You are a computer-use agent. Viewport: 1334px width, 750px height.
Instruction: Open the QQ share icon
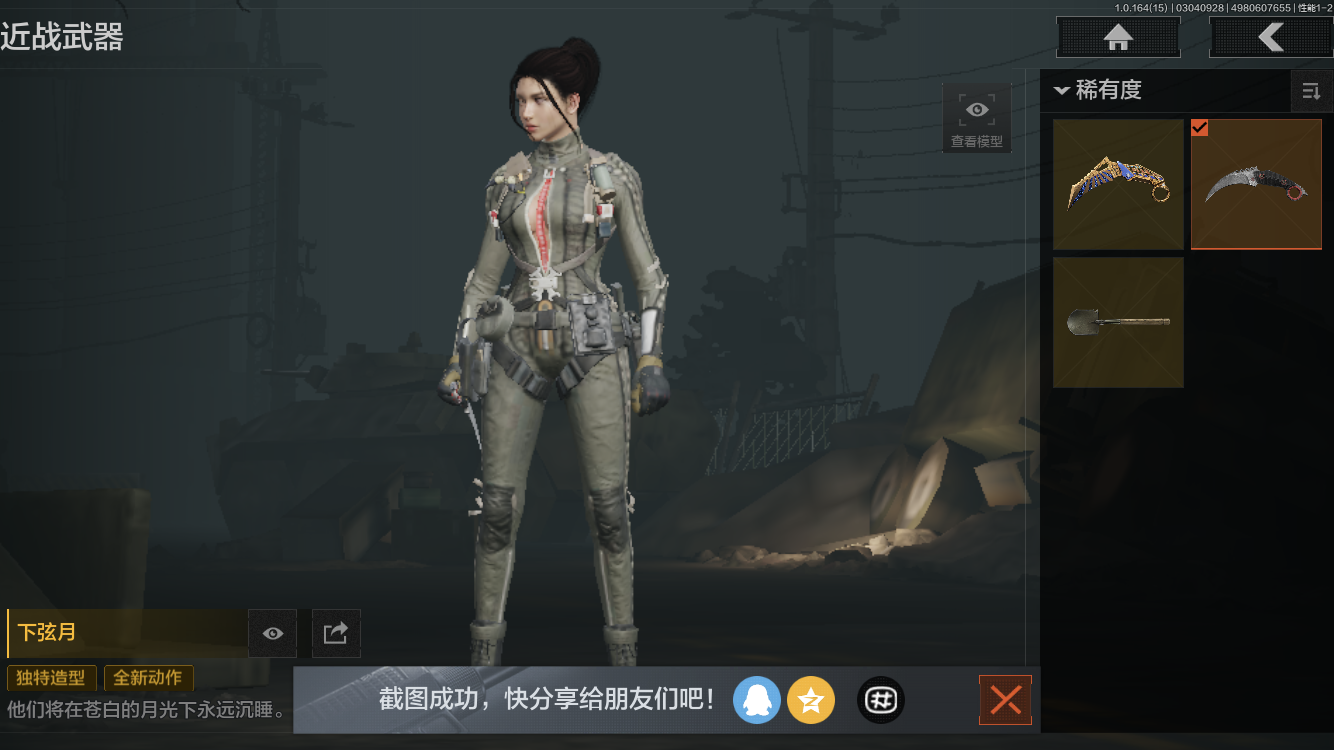[757, 700]
